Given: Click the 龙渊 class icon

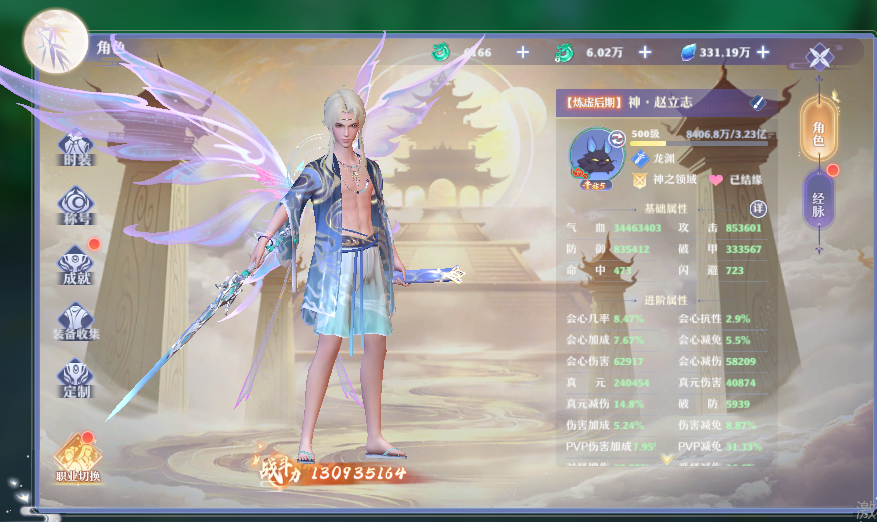Looking at the screenshot, I should (x=640, y=159).
